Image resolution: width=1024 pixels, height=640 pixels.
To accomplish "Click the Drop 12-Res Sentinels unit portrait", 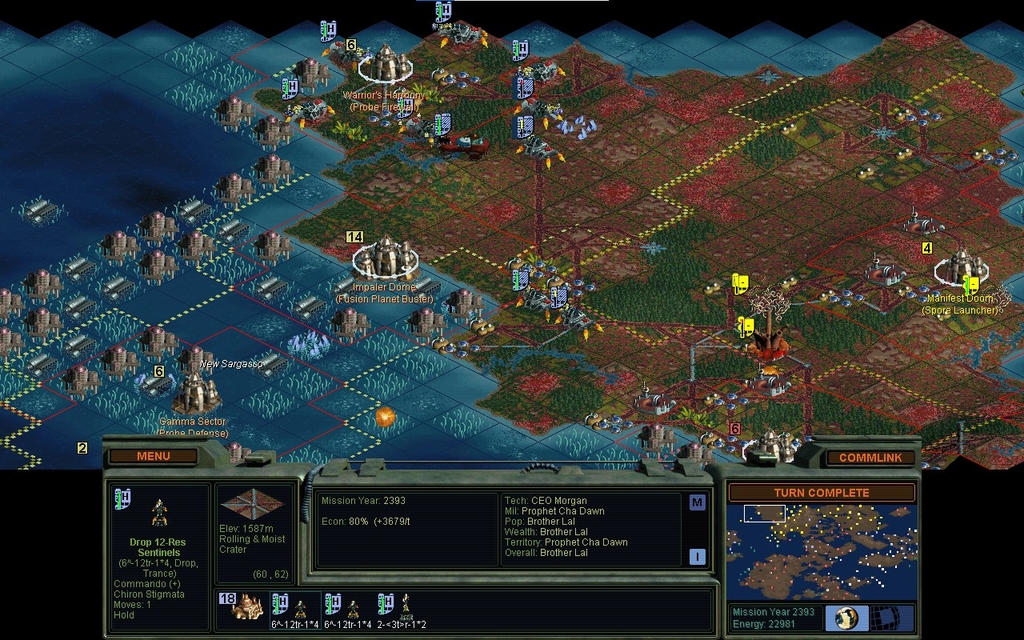I will tap(159, 512).
